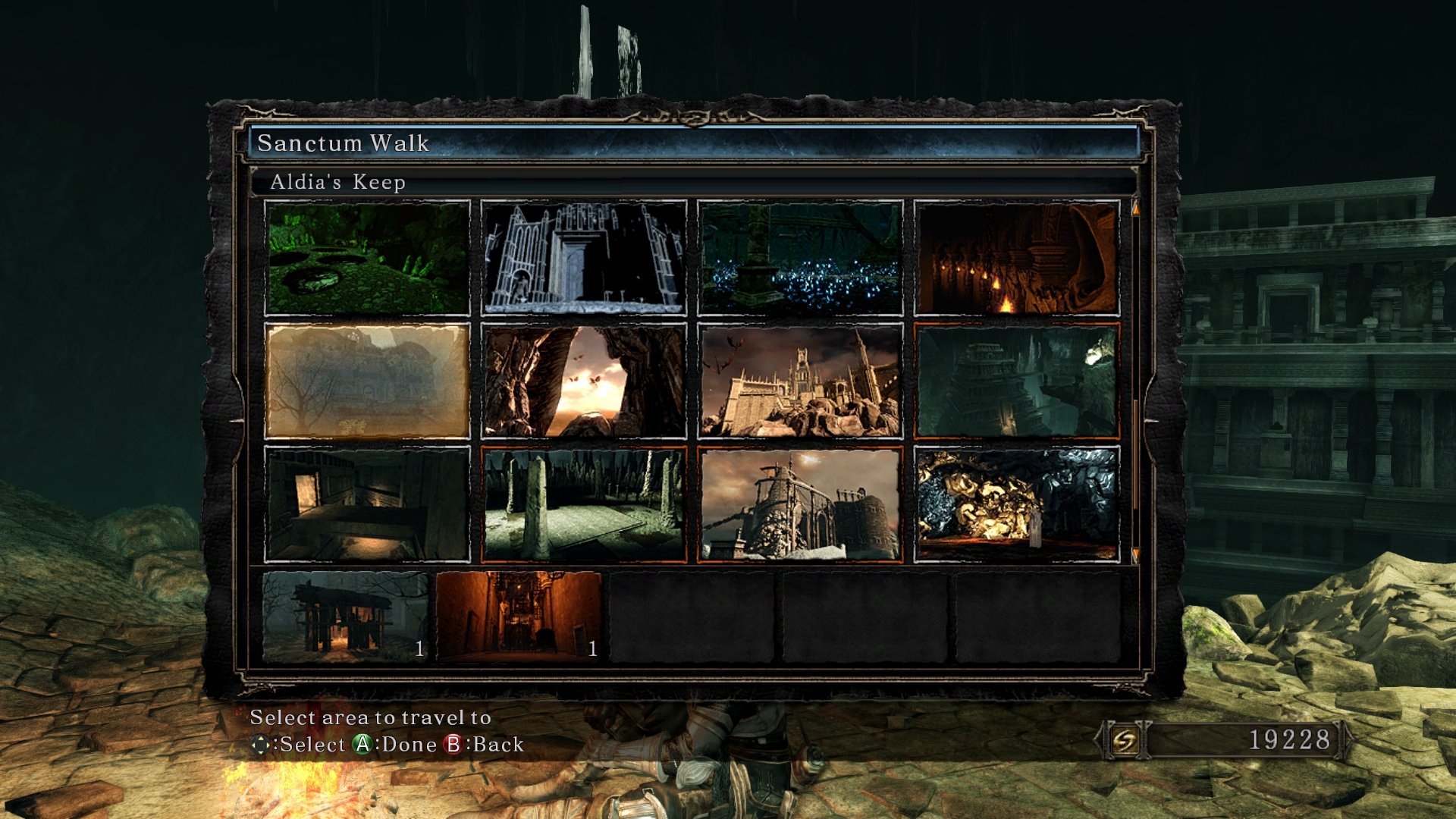The height and width of the screenshot is (819, 1456).
Task: Choose the faded sepia mansion thumbnail
Action: [x=367, y=381]
